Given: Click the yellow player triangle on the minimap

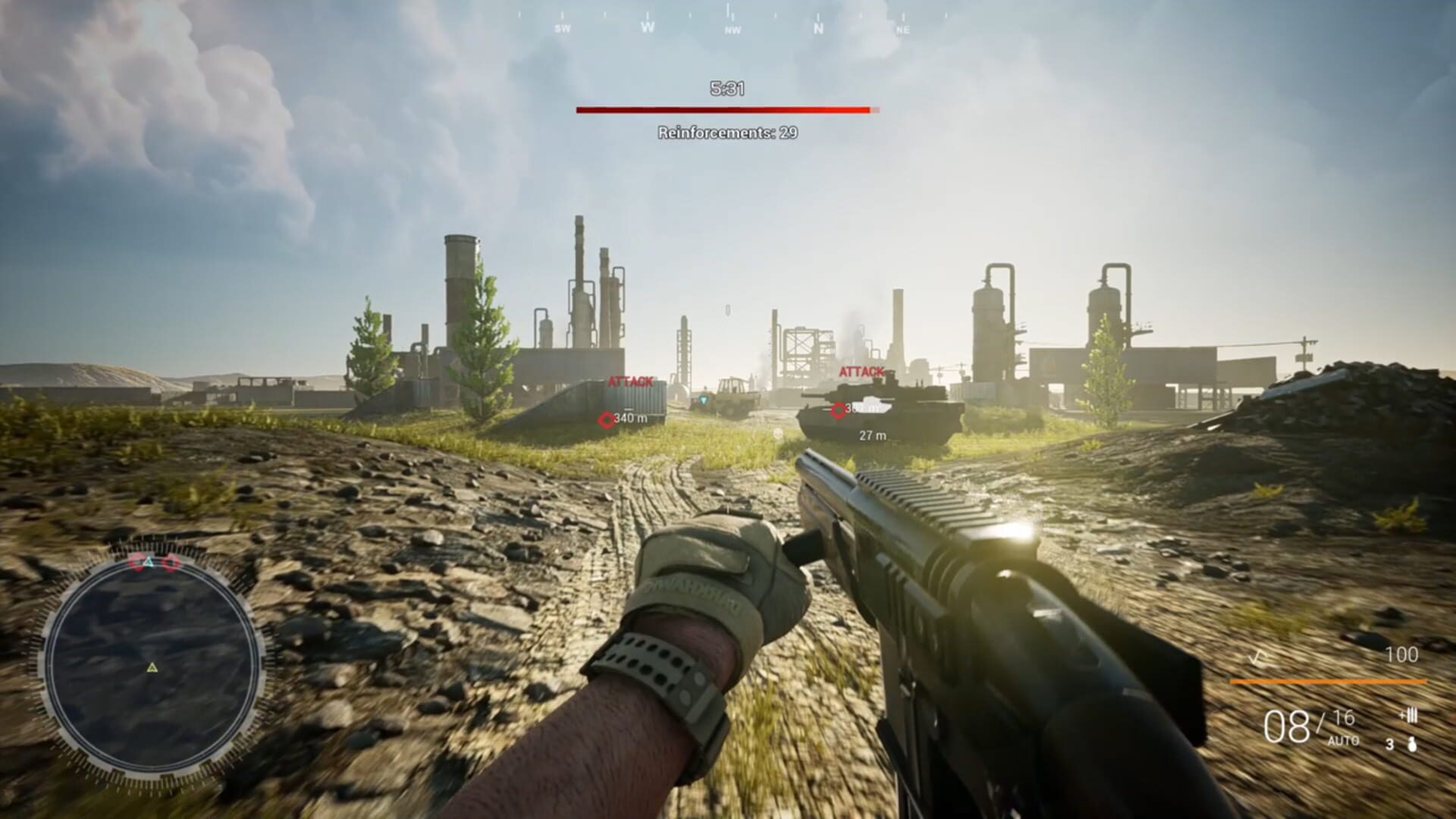Looking at the screenshot, I should [x=152, y=667].
